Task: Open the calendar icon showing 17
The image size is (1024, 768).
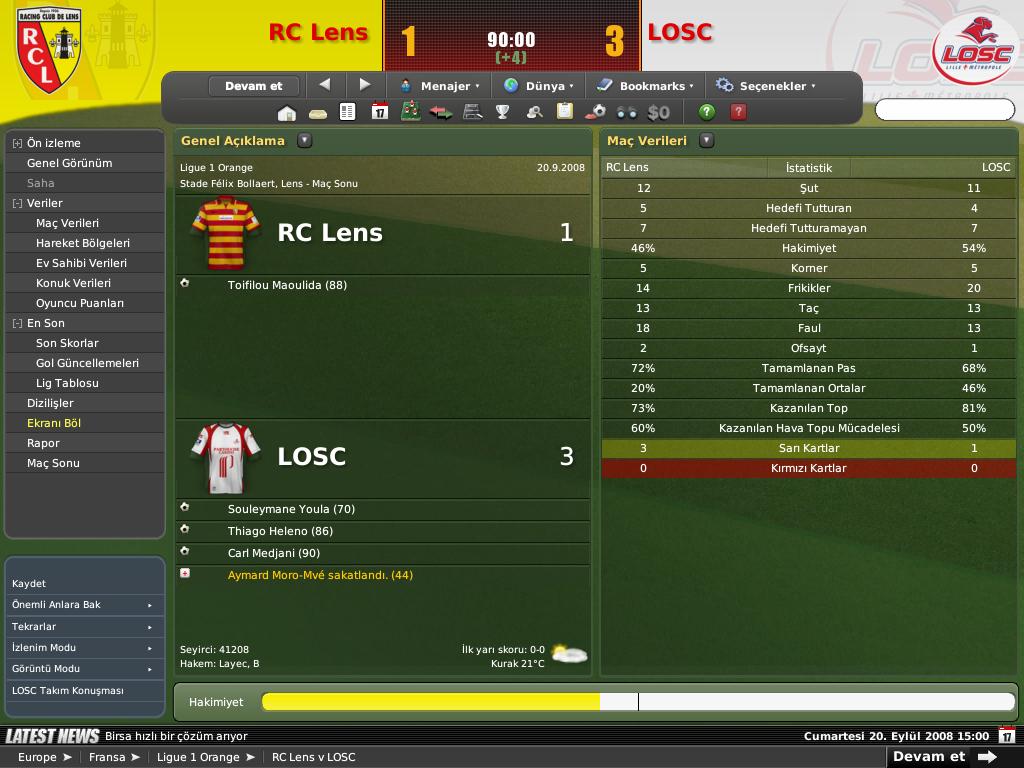Action: (x=379, y=112)
